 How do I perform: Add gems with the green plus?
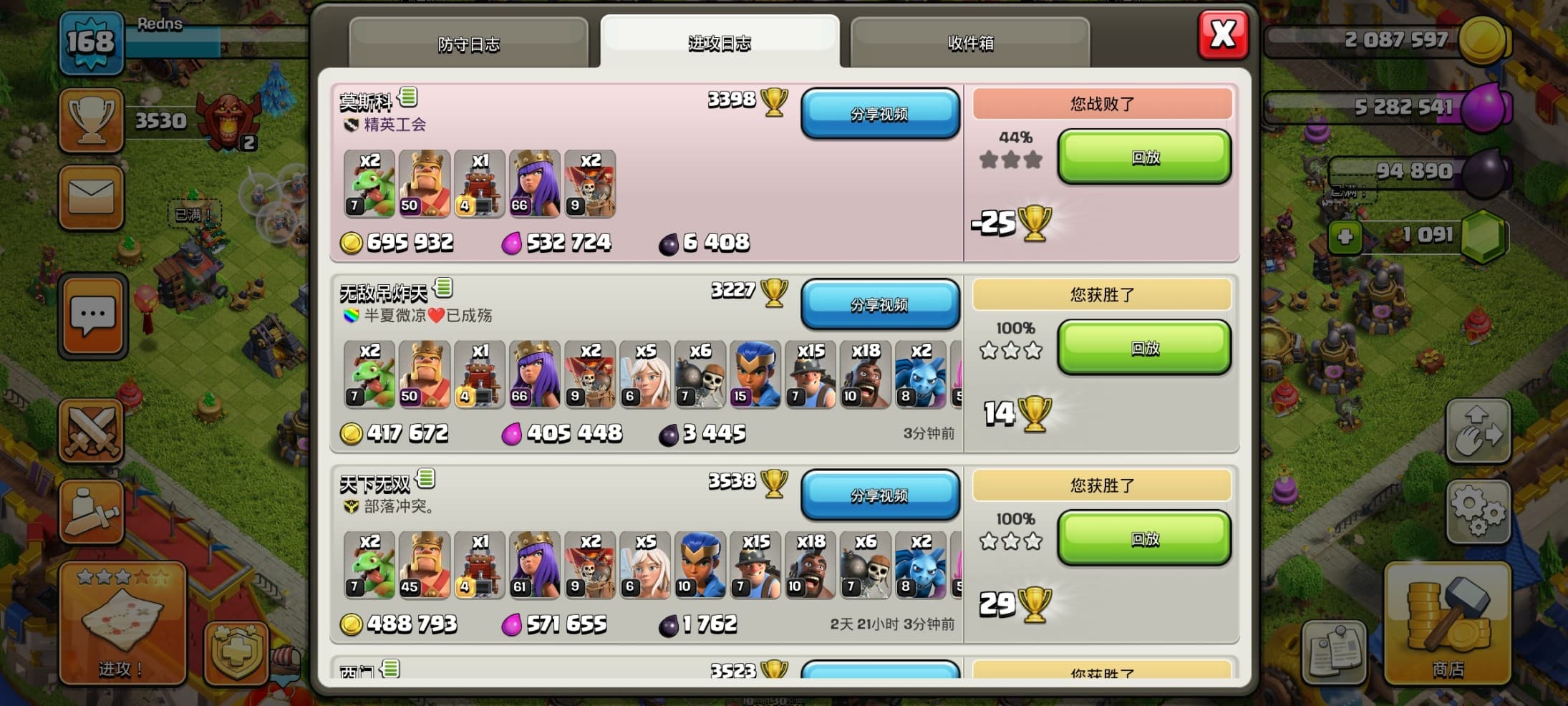[x=1345, y=236]
